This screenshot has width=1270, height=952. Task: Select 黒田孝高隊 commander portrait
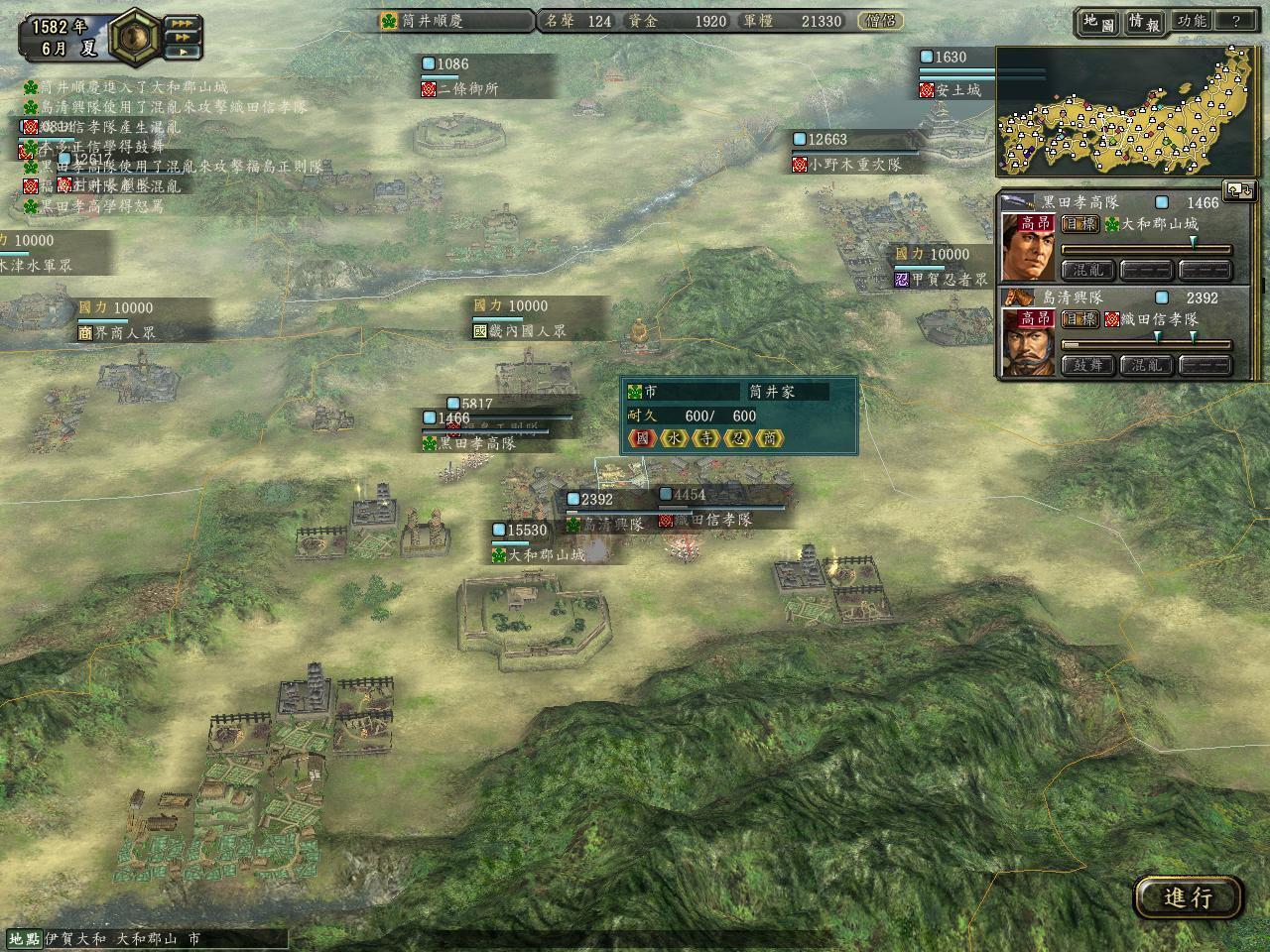pos(1029,247)
